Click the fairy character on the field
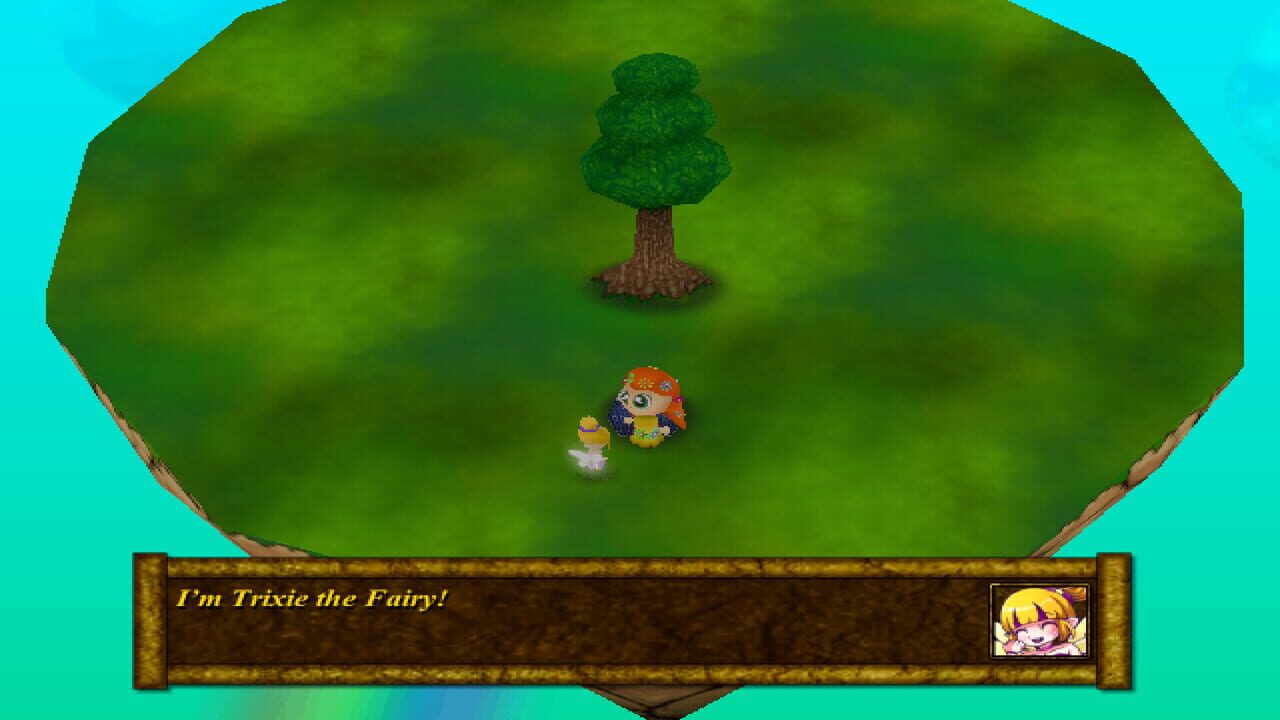The image size is (1280, 720). coord(592,440)
